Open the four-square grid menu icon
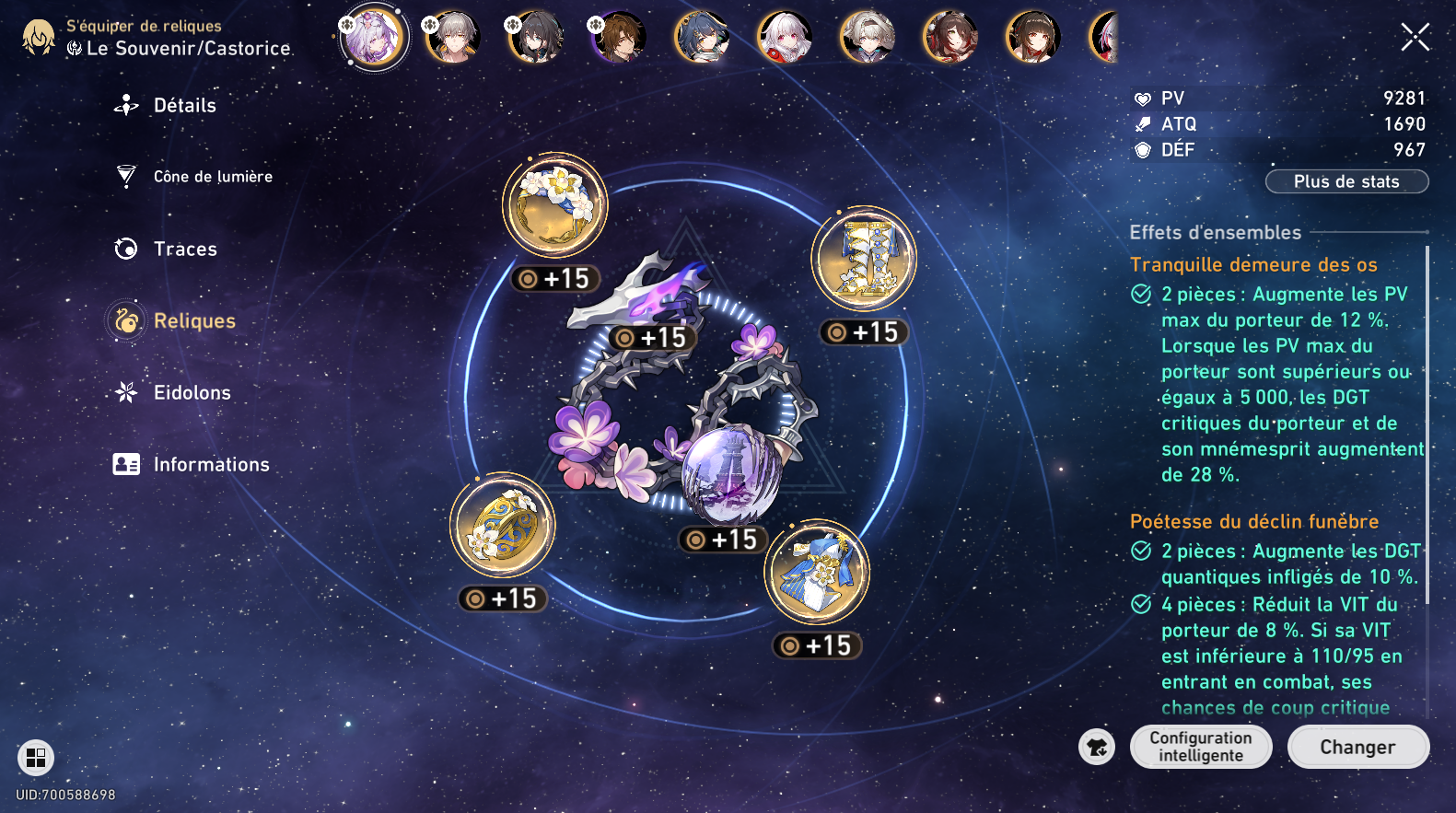Image resolution: width=1456 pixels, height=813 pixels. click(x=36, y=758)
